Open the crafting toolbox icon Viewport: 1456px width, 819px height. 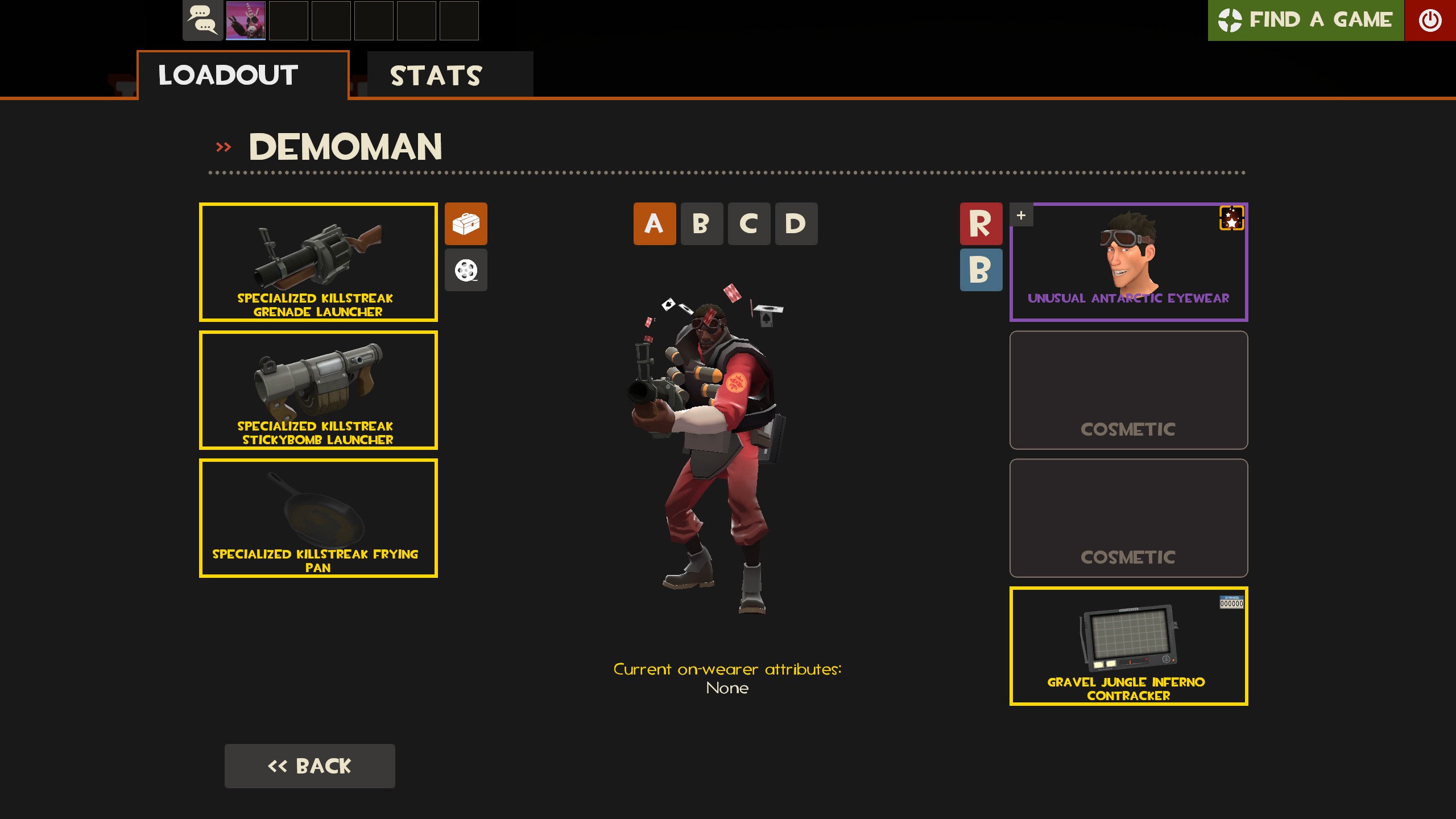[x=466, y=224]
